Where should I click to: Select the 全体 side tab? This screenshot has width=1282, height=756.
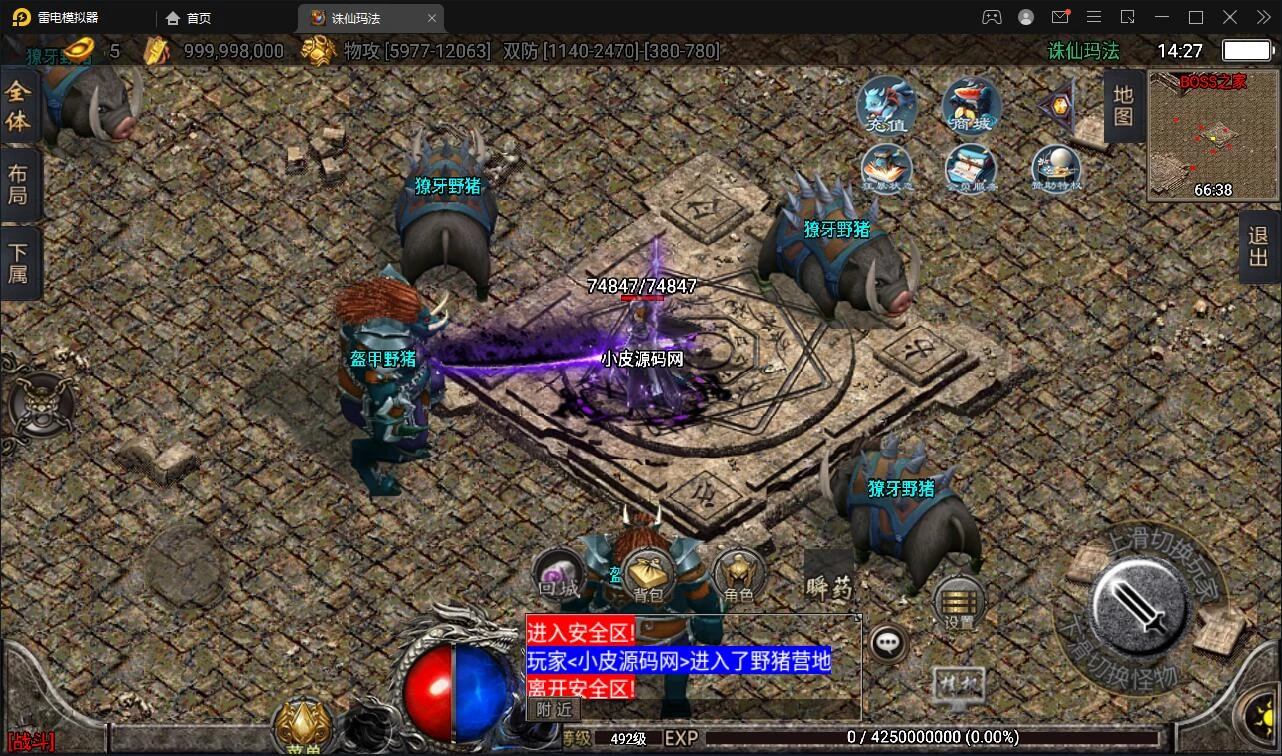pos(19,106)
